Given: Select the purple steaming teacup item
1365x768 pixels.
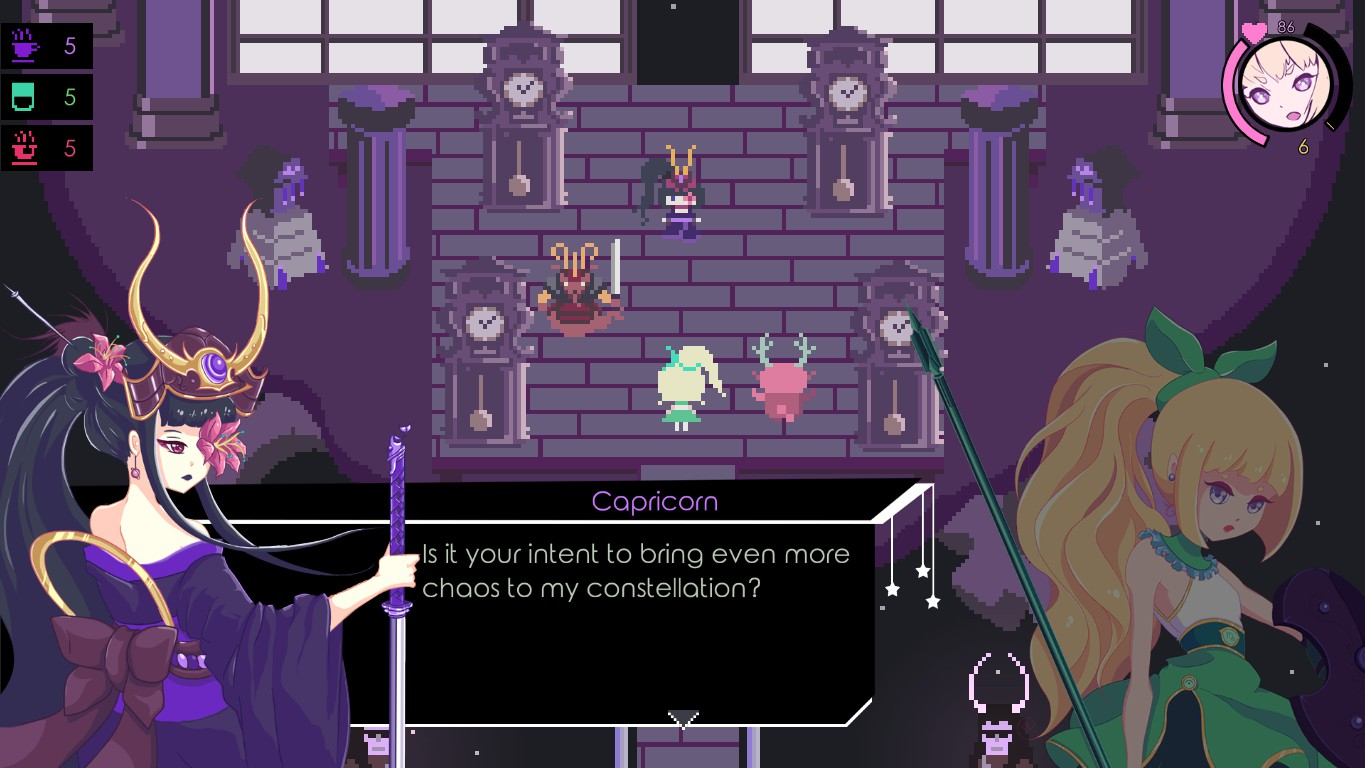Looking at the screenshot, I should point(24,46).
